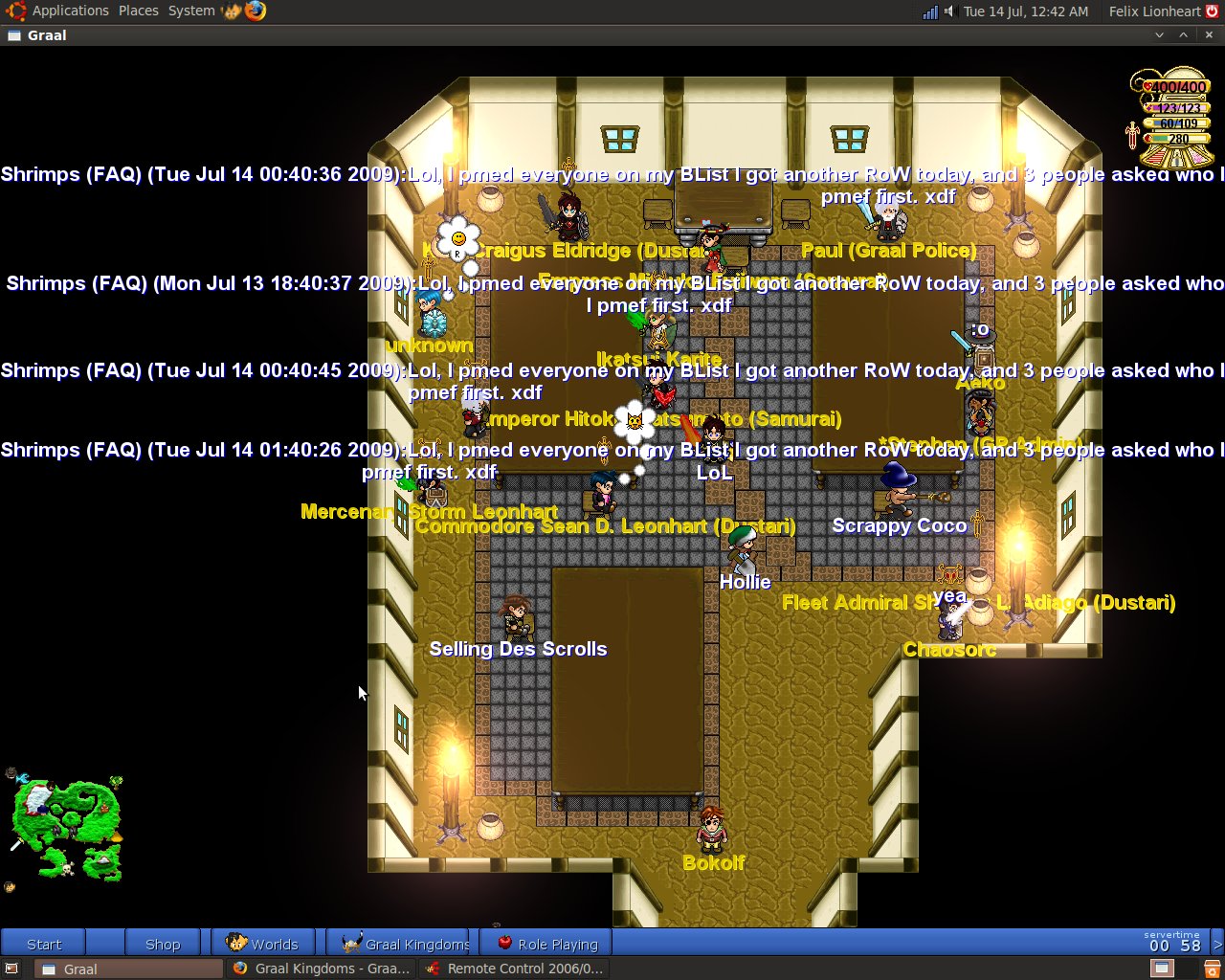The width and height of the screenshot is (1225, 980).
Task: Click the Worlds taskbar button
Action: 263,944
